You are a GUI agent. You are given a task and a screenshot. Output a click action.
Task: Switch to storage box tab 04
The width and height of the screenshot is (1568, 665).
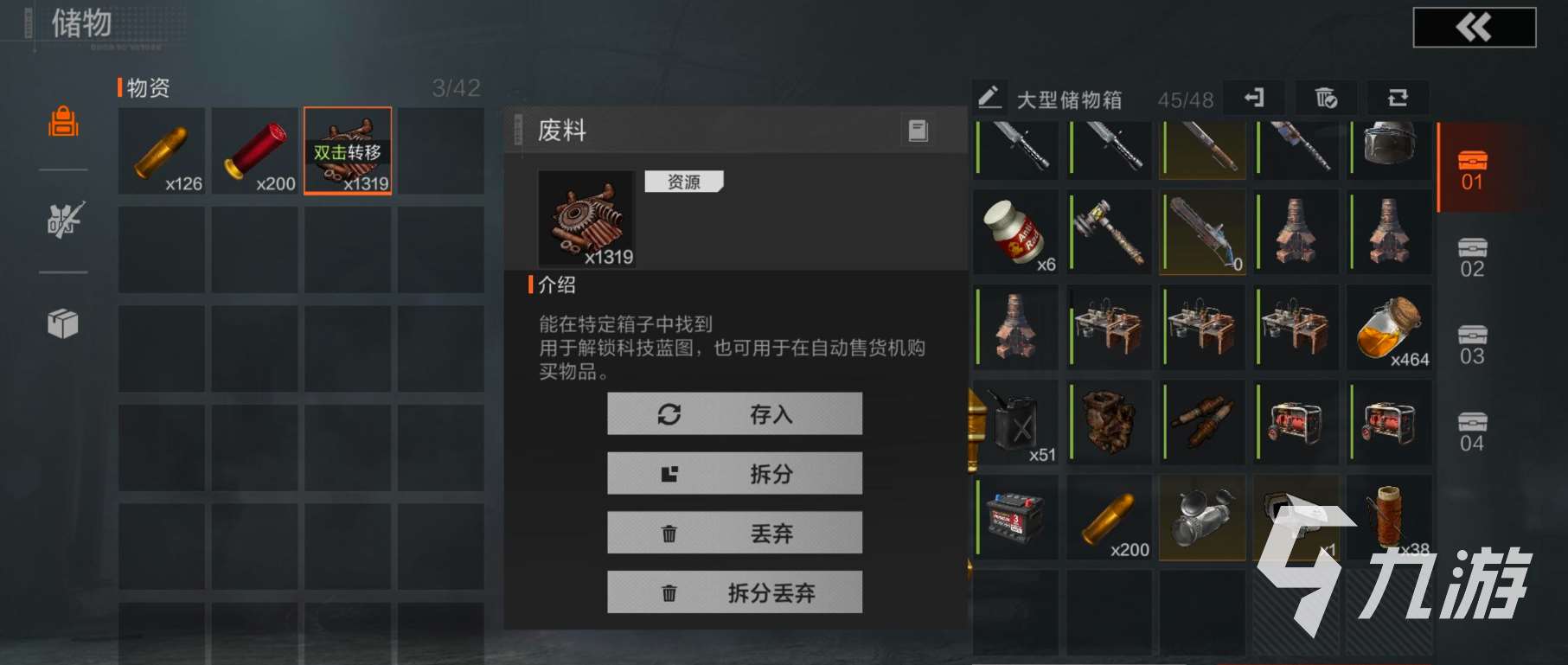click(1472, 432)
